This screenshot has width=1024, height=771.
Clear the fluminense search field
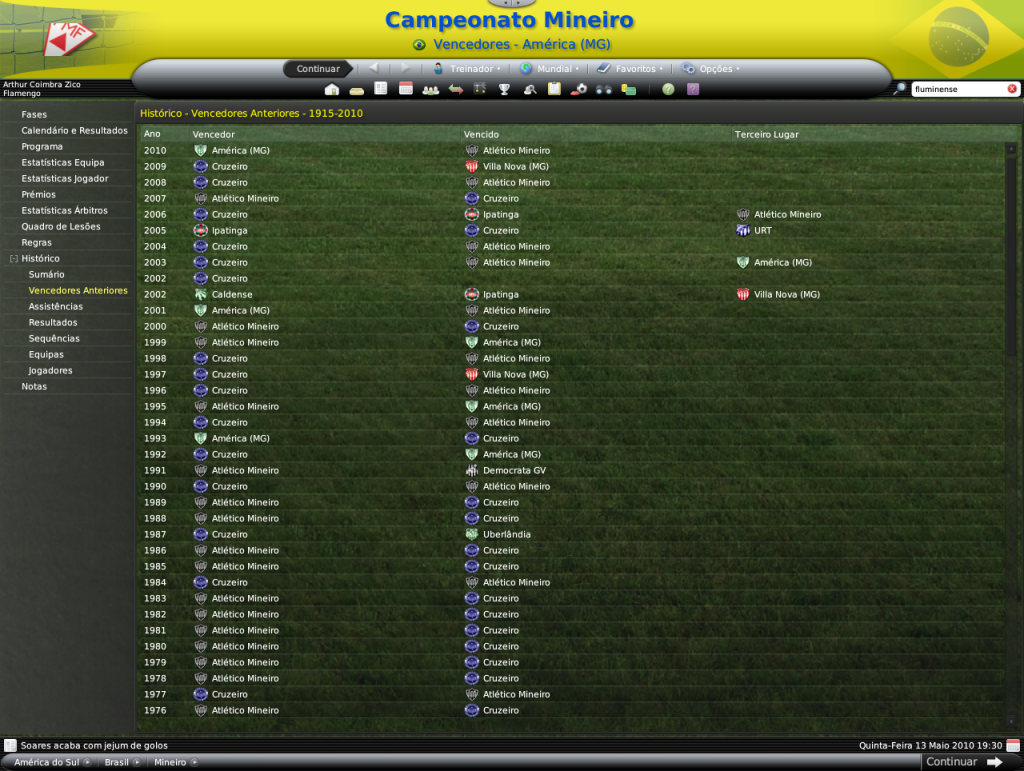1012,89
